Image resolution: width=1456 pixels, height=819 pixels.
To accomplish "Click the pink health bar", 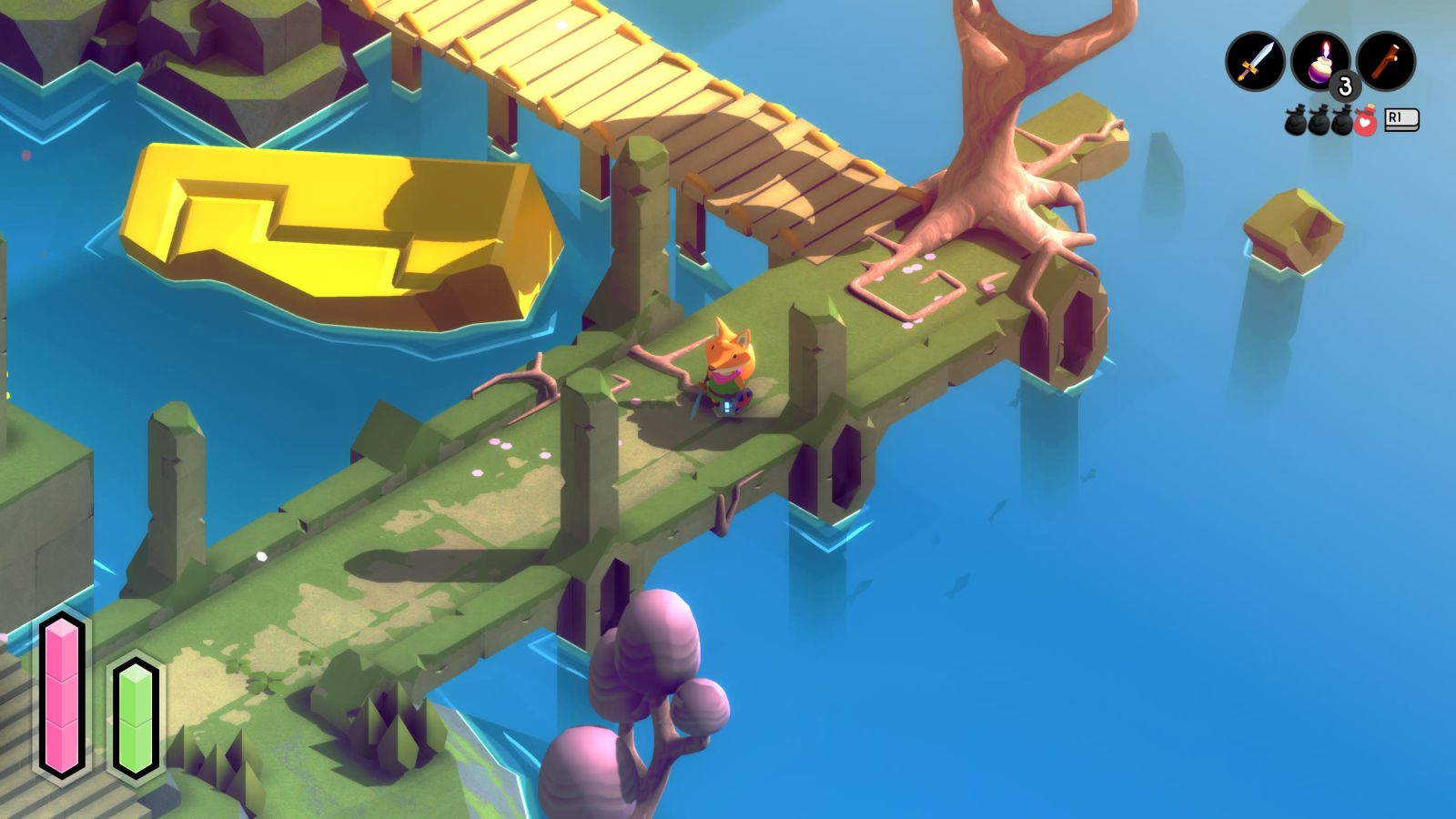I will click(62, 696).
